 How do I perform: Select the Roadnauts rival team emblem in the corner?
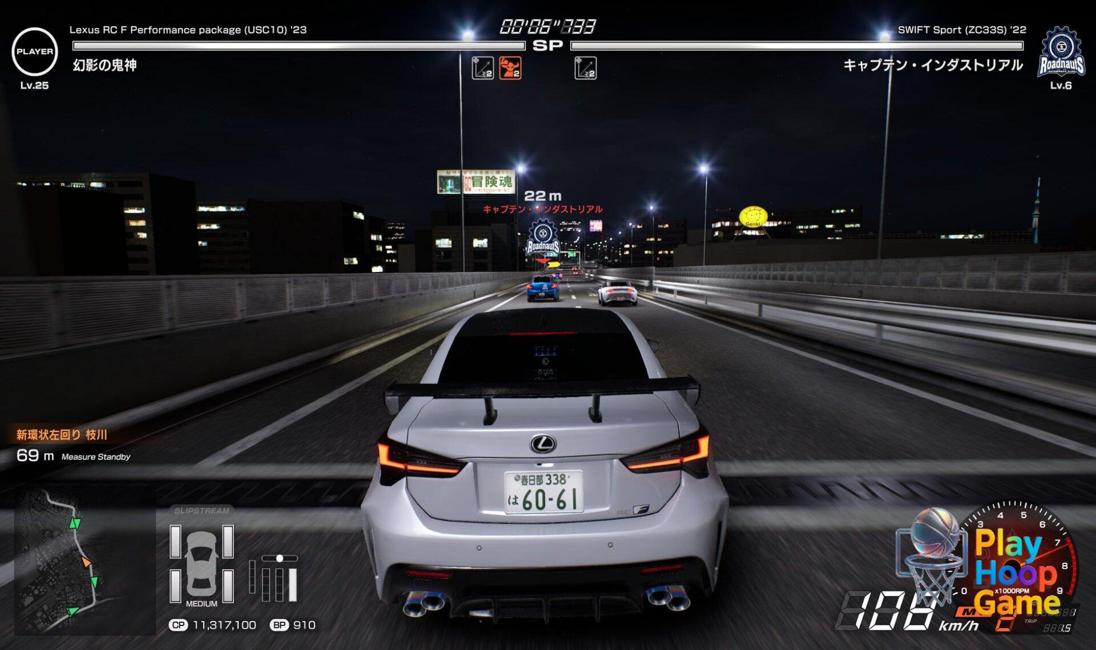click(1060, 52)
